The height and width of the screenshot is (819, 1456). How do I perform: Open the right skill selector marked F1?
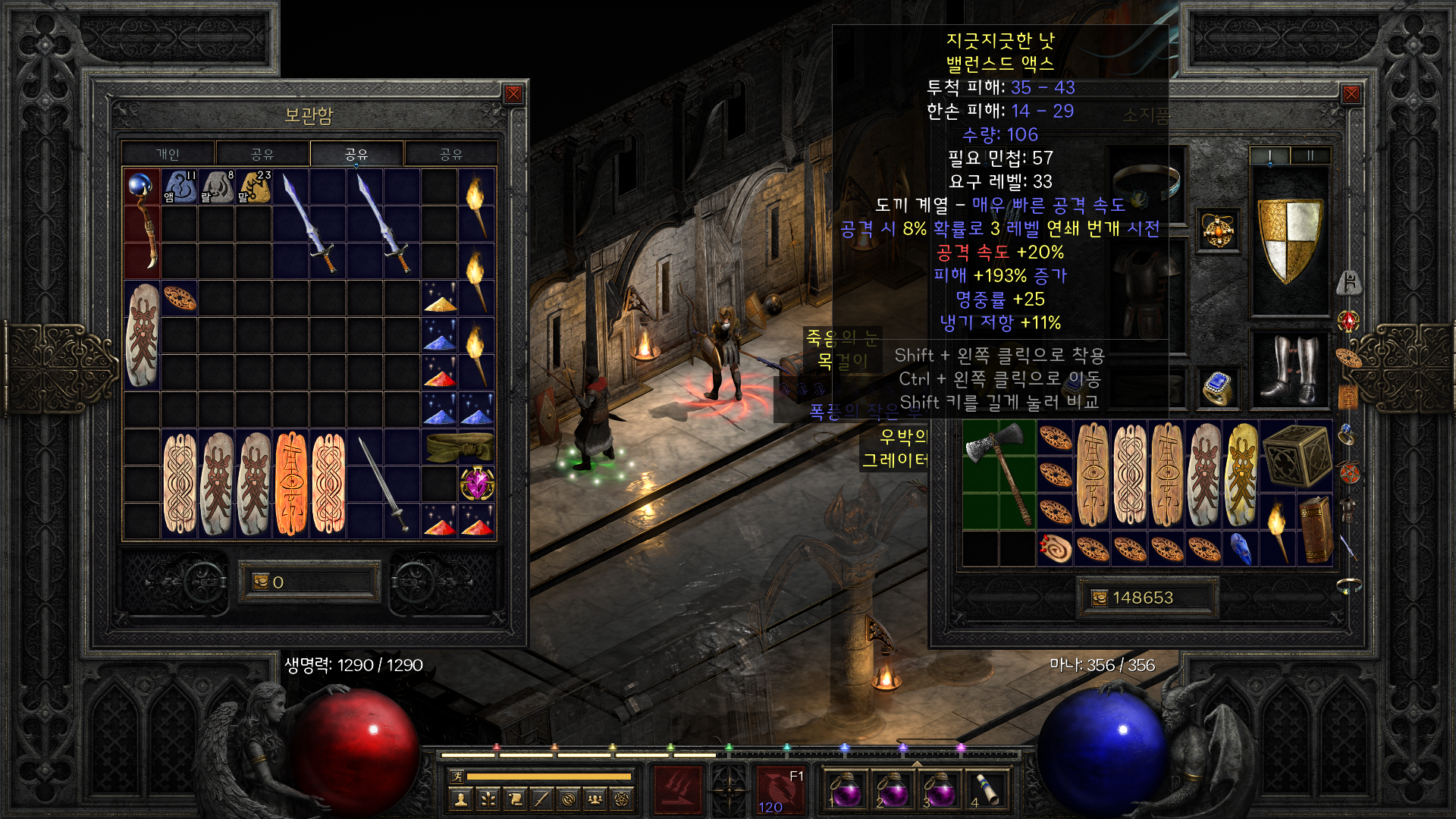780,789
